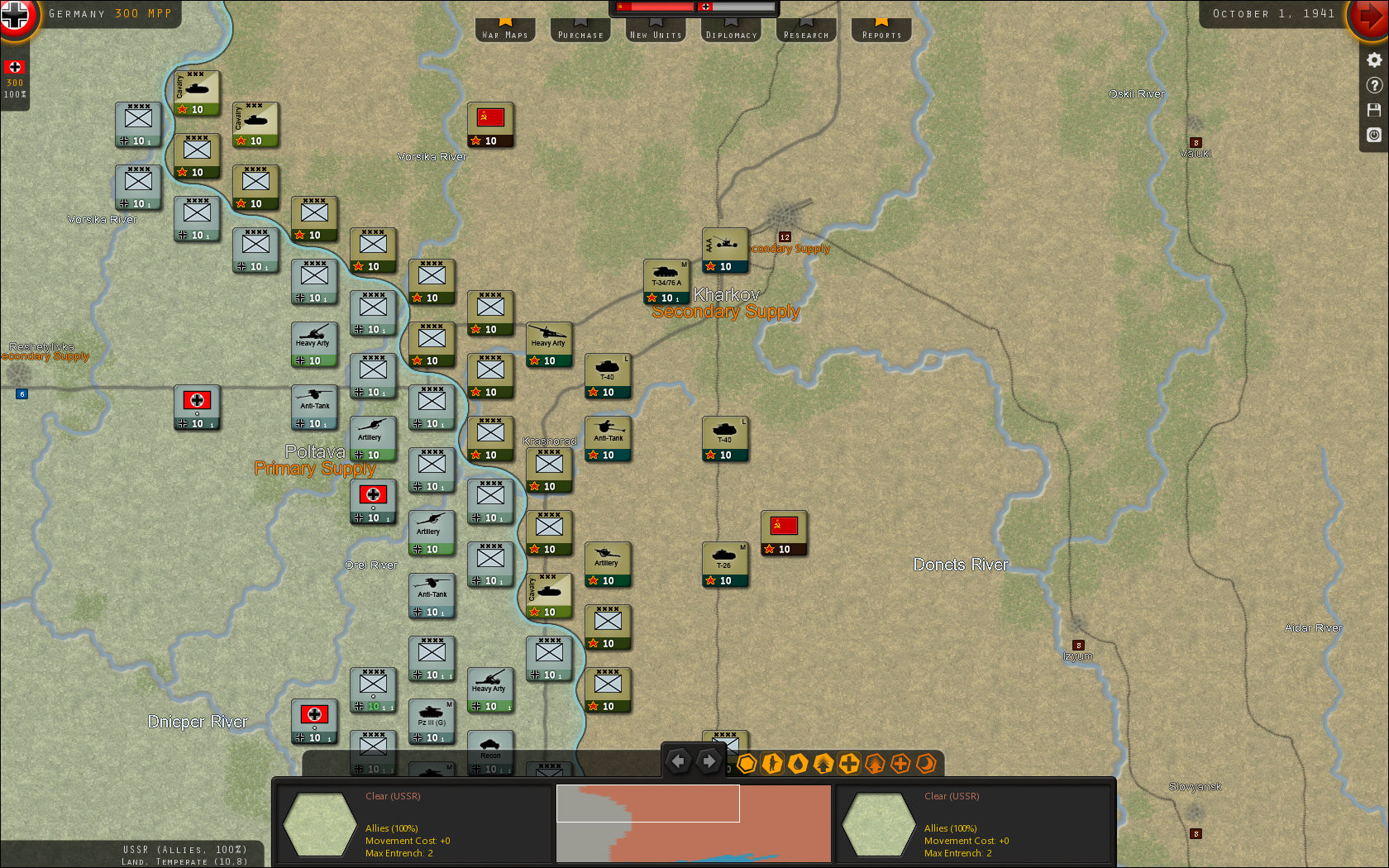Toggle the soldier unit overlay hexagon
Image resolution: width=1389 pixels, height=868 pixels.
tap(772, 765)
